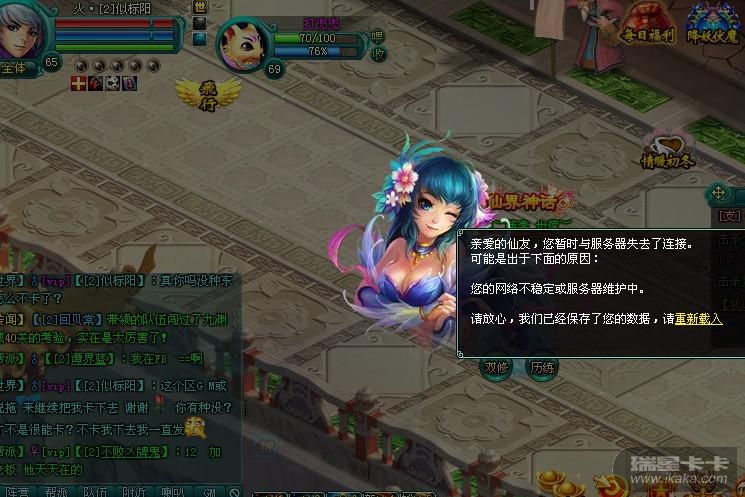Switch to the 帮派 chat channel tab
The height and width of the screenshot is (497, 745).
[56, 491]
